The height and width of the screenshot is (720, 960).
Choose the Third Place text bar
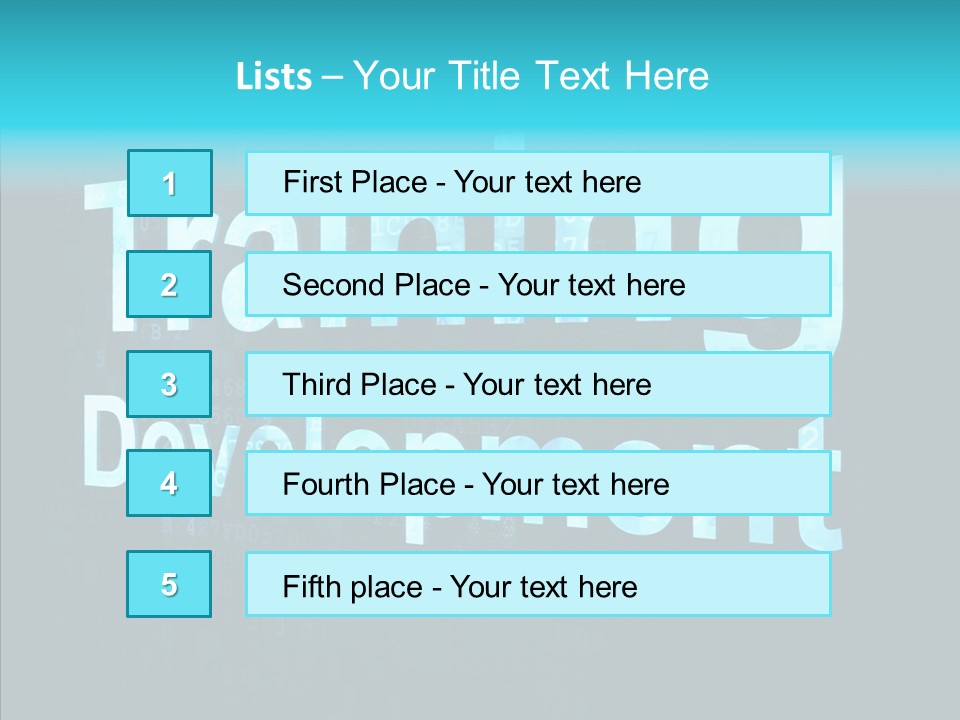(538, 384)
